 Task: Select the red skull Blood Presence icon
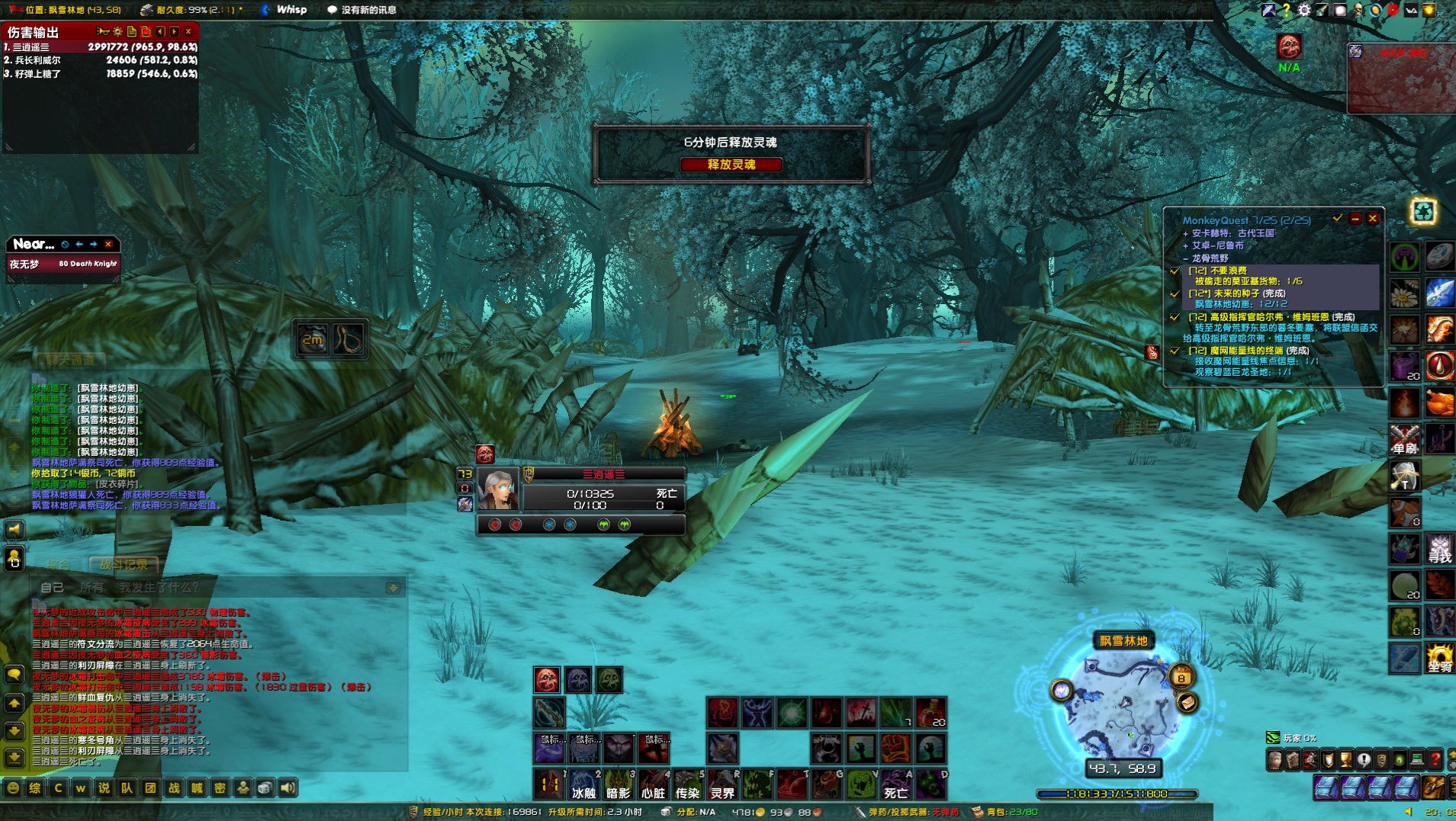(547, 679)
